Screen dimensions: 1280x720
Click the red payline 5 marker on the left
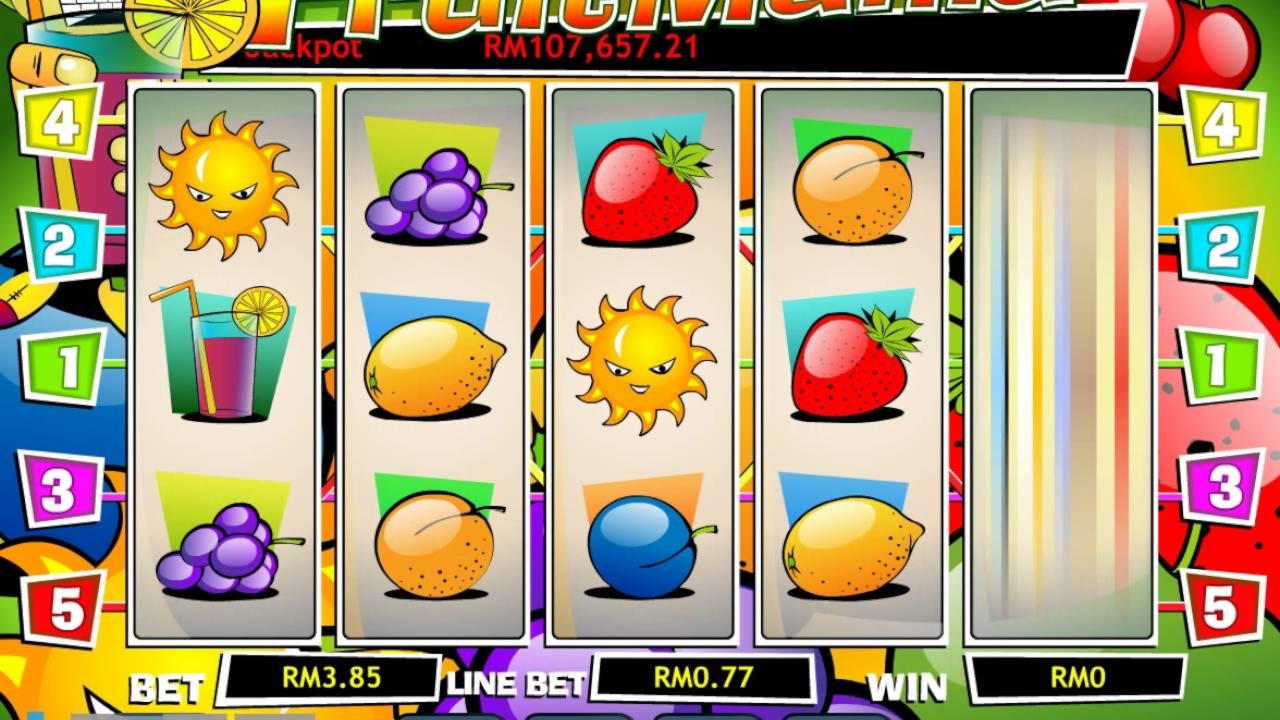(x=64, y=607)
